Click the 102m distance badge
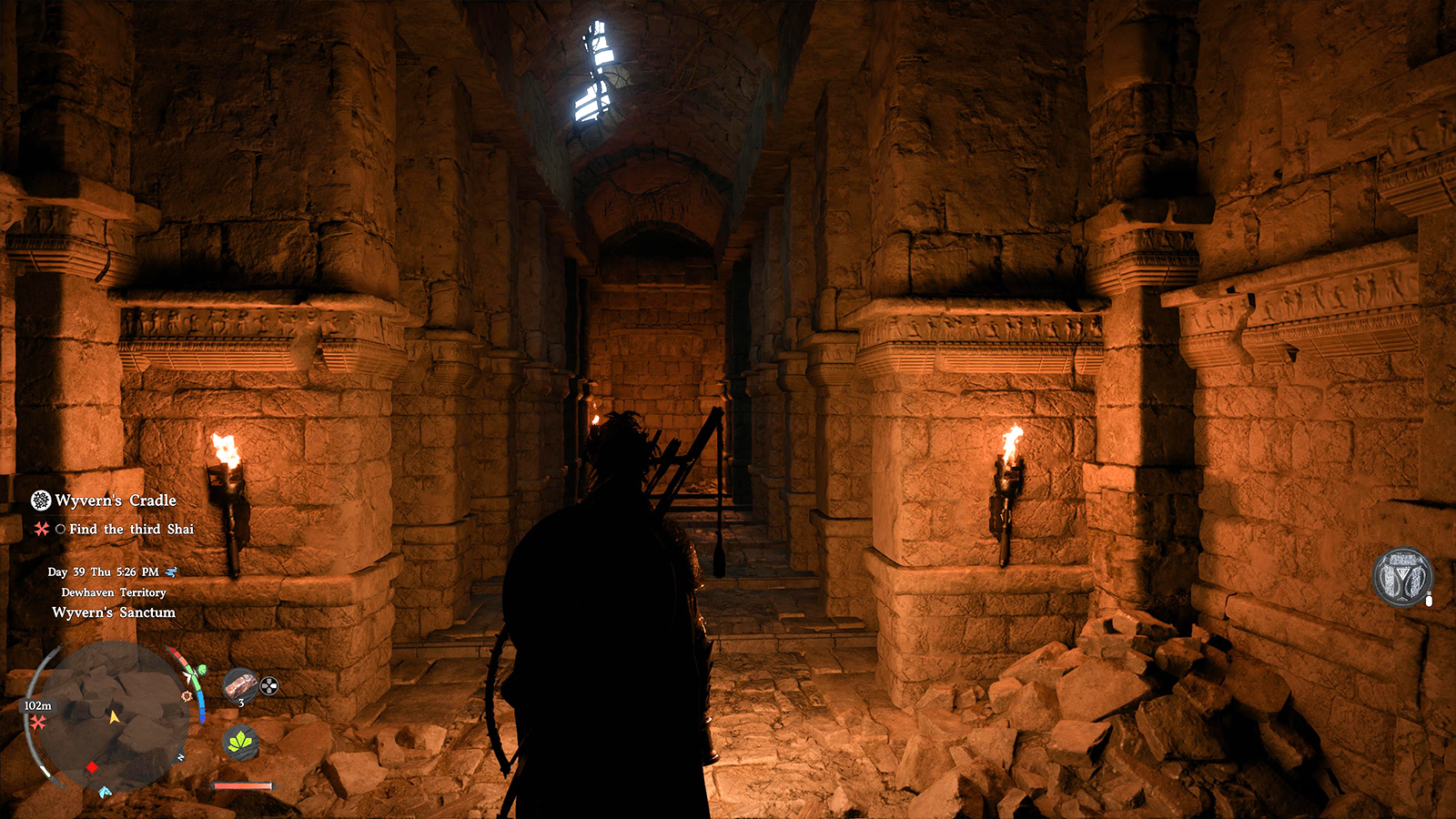Screen dimensions: 1456x819 click(x=38, y=705)
